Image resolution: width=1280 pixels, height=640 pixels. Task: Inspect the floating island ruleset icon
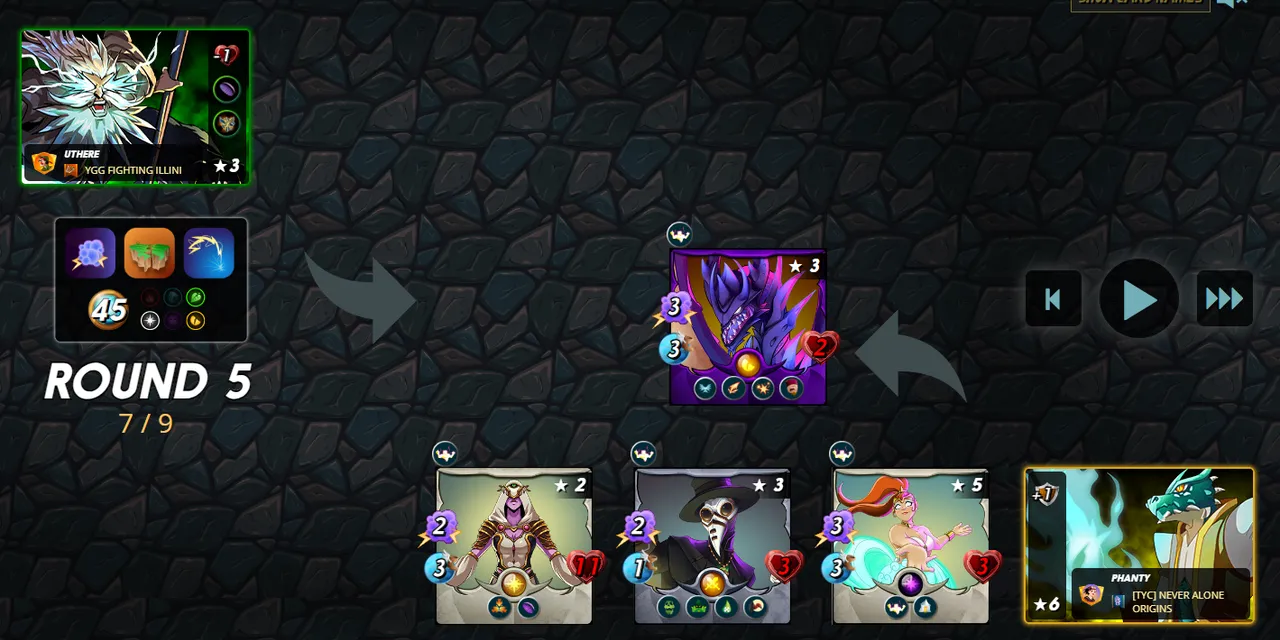(x=150, y=253)
